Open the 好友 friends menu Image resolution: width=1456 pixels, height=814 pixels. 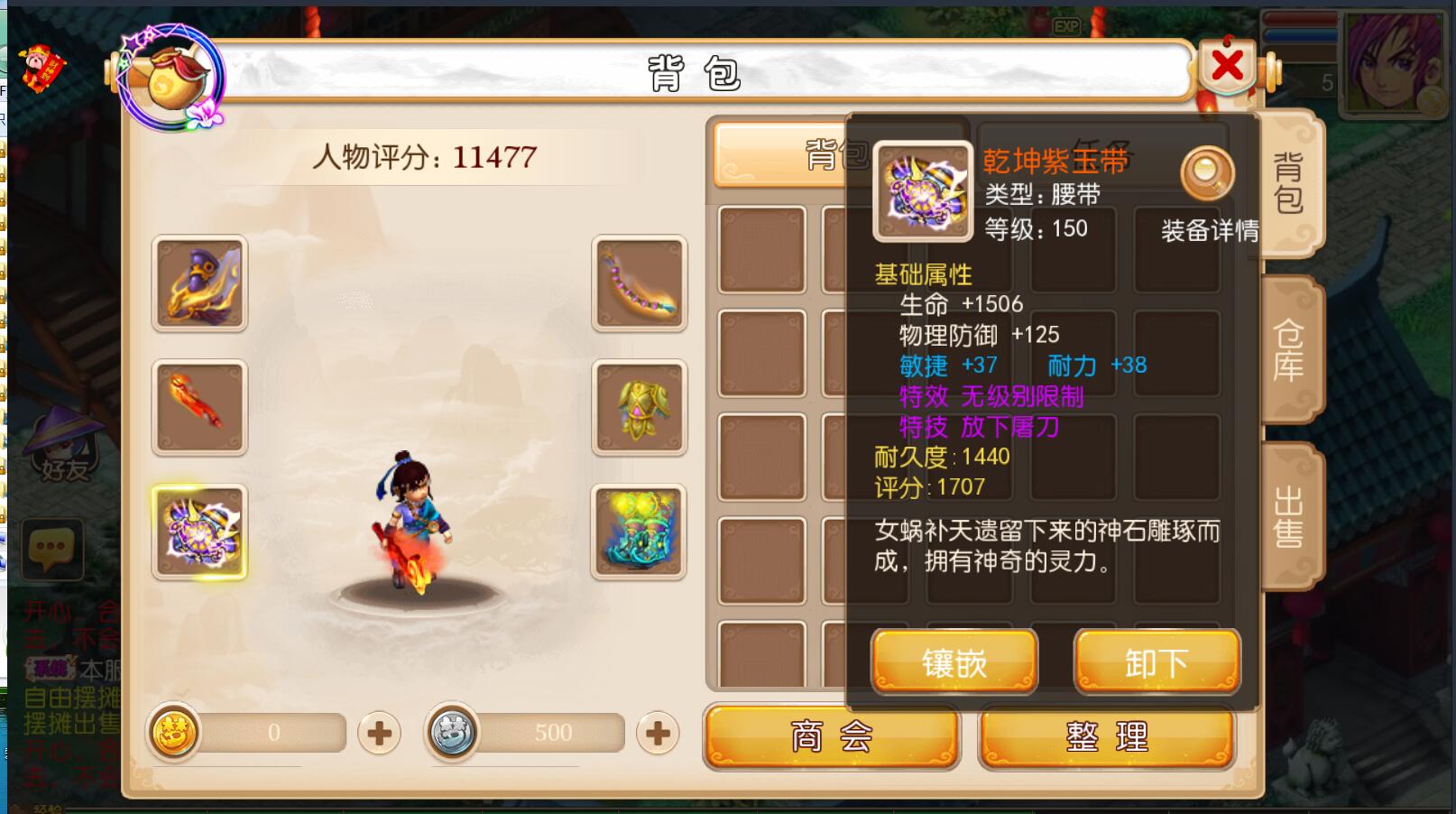tap(61, 447)
